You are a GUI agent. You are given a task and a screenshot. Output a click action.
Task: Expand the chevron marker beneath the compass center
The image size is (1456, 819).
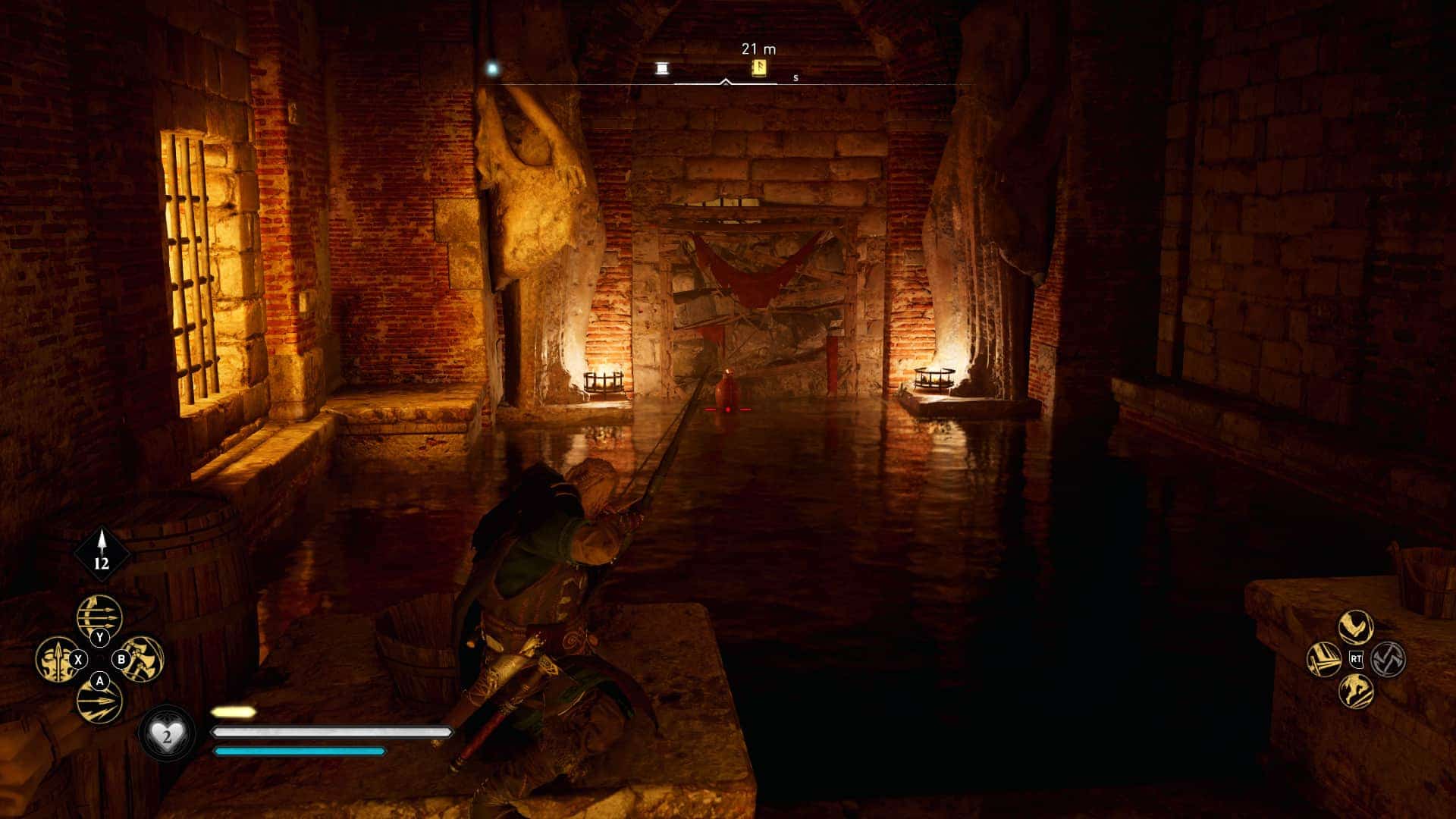pyautogui.click(x=726, y=81)
